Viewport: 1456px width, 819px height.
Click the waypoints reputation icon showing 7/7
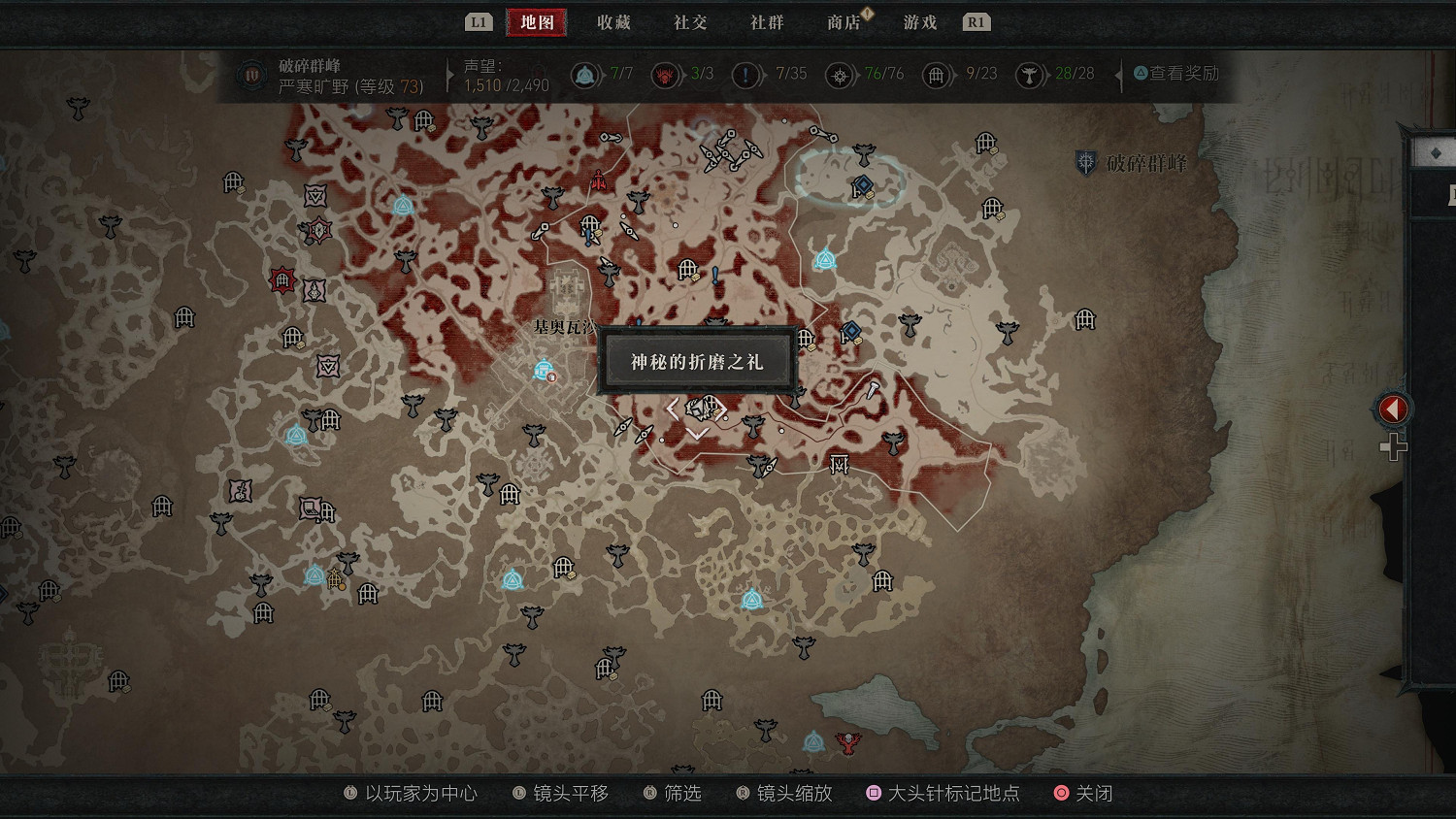click(x=585, y=74)
